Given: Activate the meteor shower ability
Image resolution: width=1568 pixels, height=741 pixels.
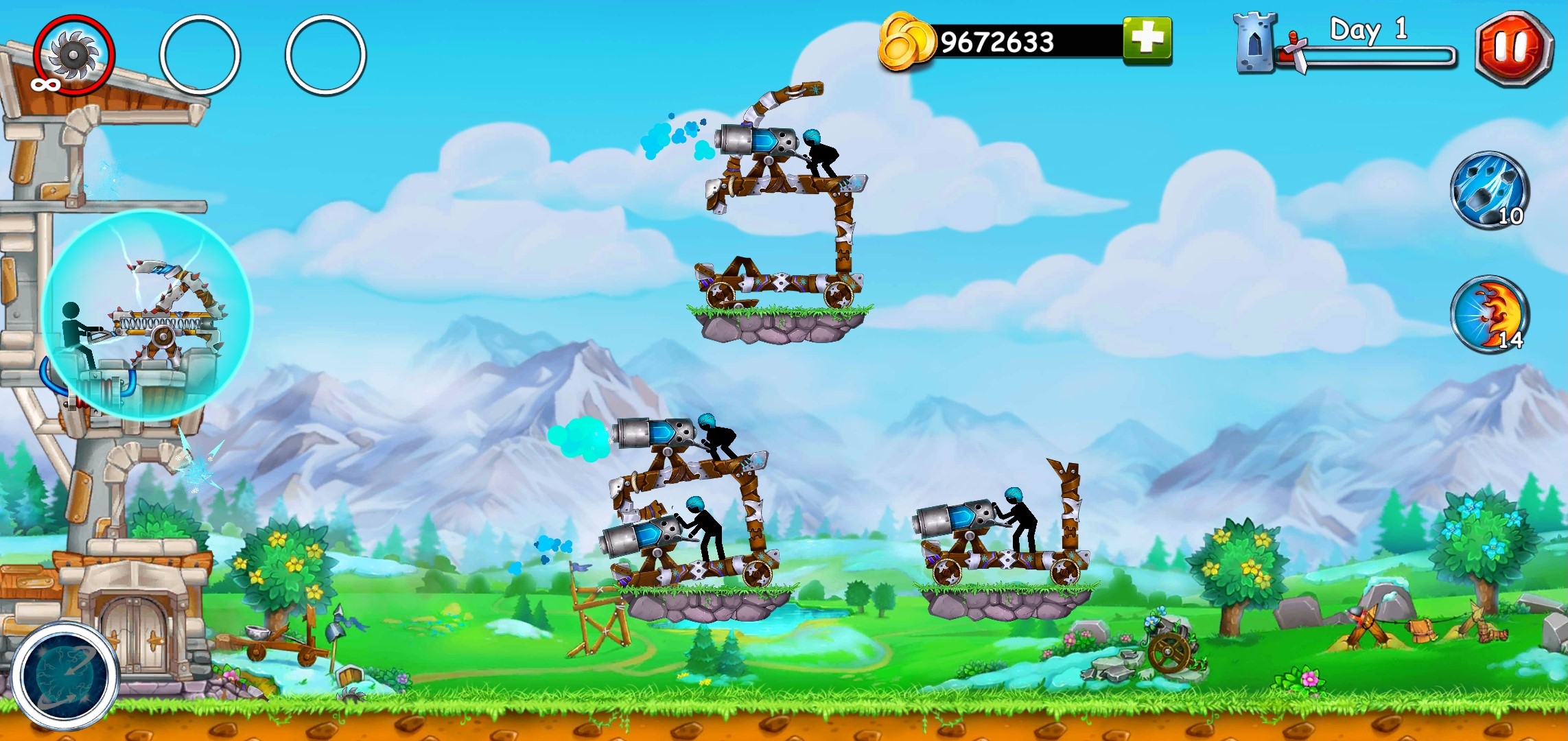Looking at the screenshot, I should 1488,190.
